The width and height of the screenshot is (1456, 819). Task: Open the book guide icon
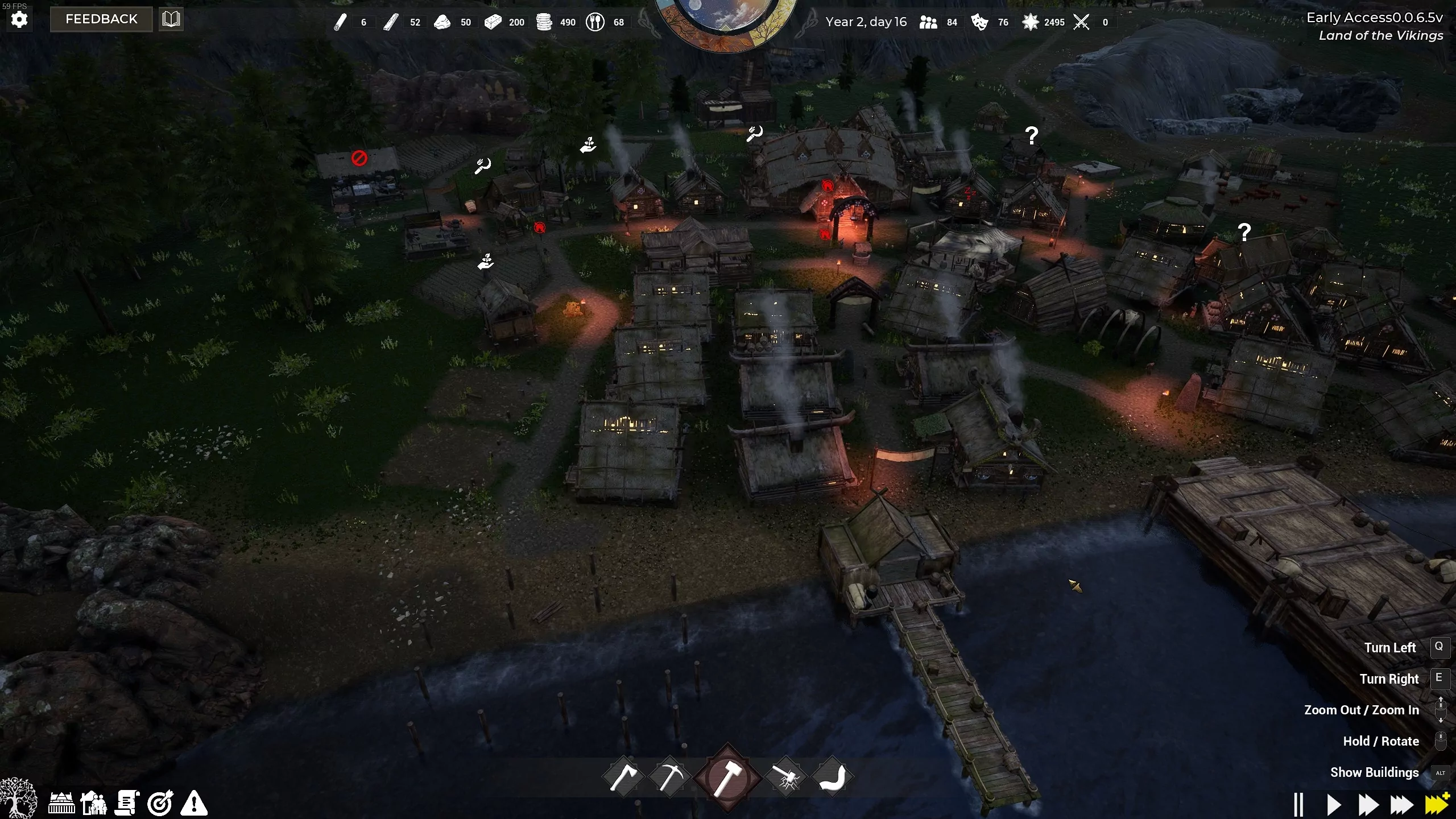click(171, 19)
